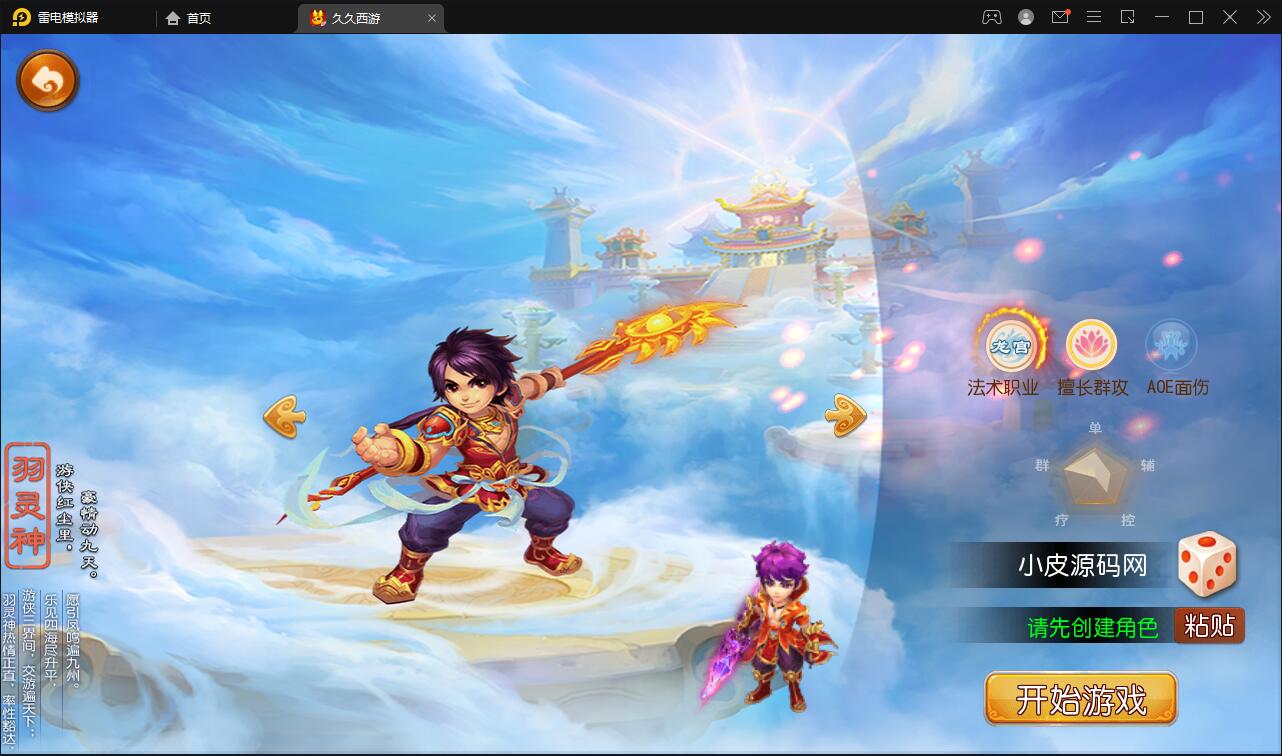
Task: Tap the 粘贴 paste button
Action: click(1209, 625)
